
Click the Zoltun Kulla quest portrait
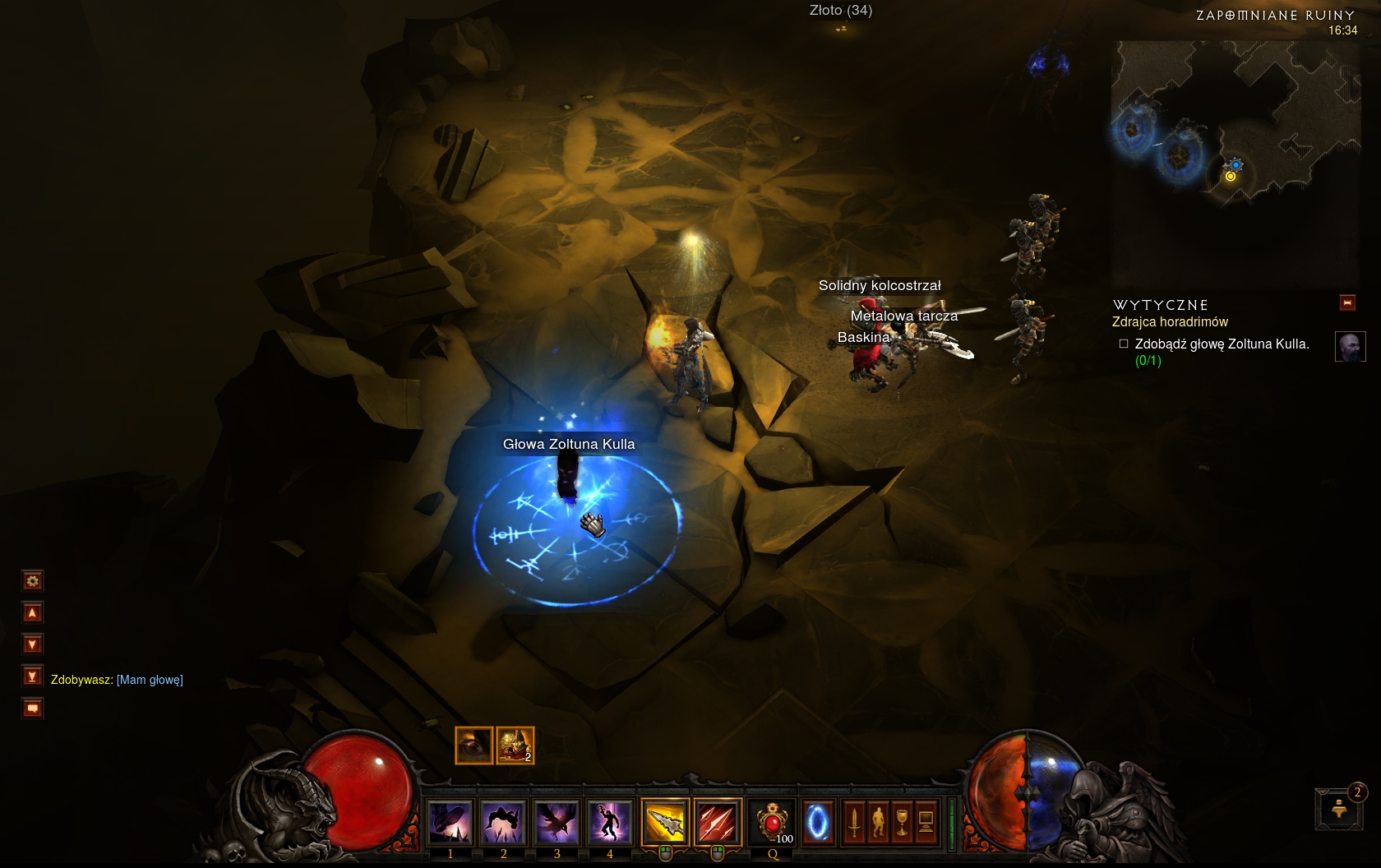click(x=1350, y=347)
